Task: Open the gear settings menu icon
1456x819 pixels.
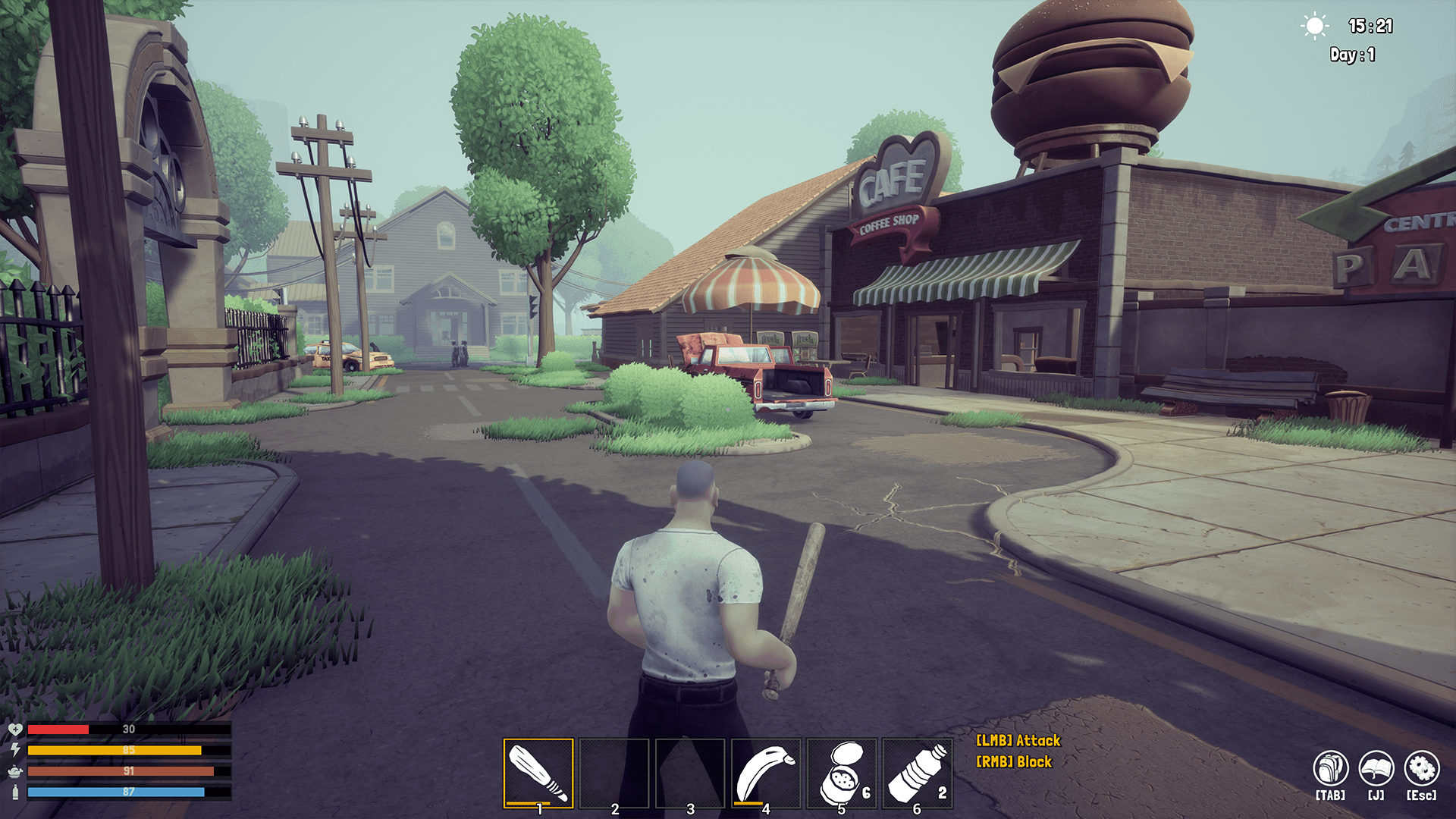Action: [1421, 769]
